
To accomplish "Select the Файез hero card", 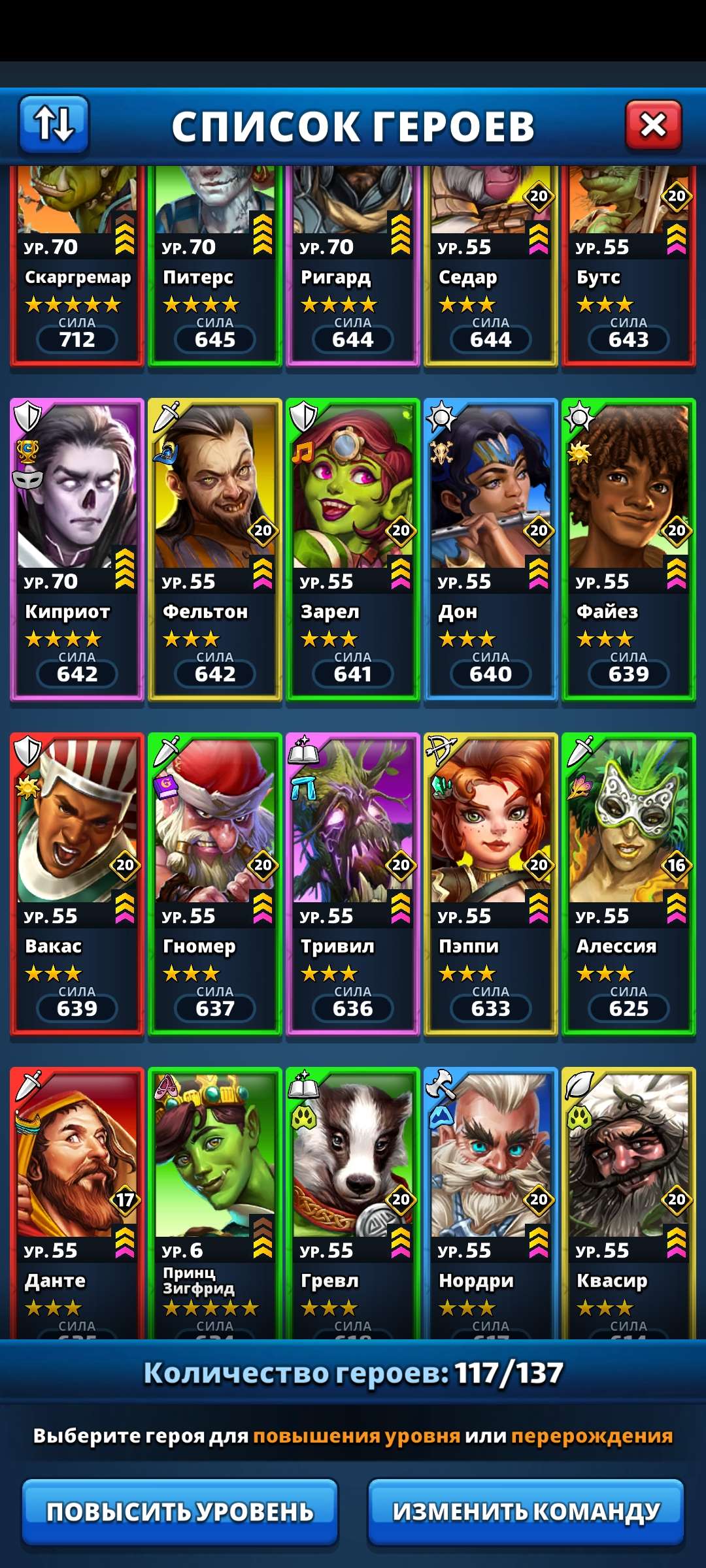I will coord(629,549).
